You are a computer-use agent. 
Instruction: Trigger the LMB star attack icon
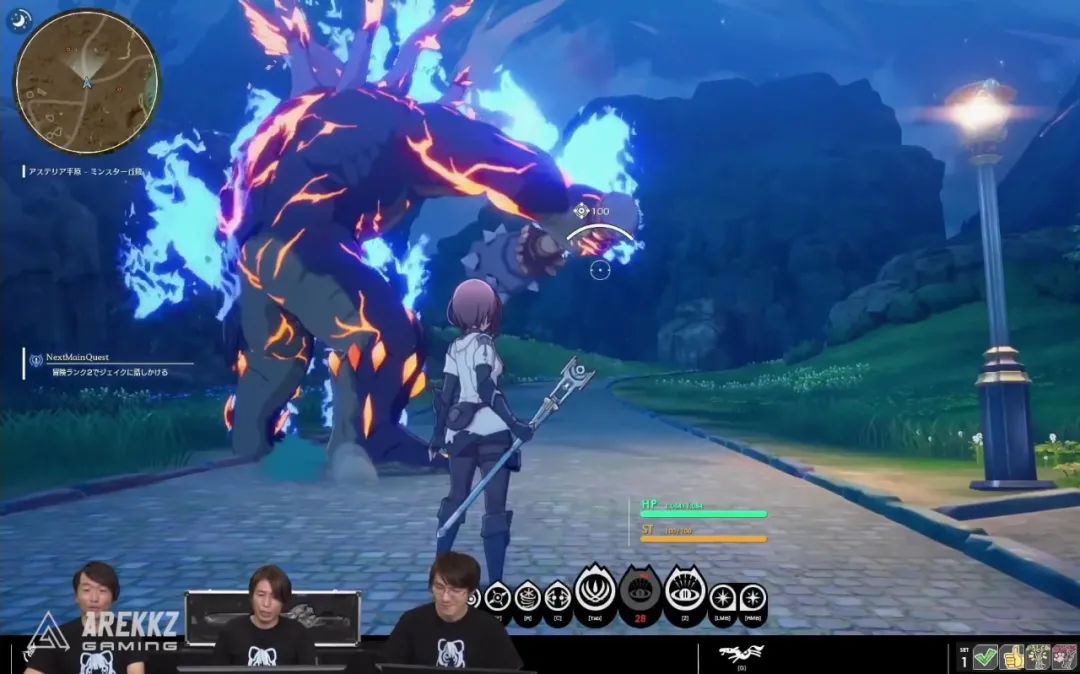(x=722, y=599)
